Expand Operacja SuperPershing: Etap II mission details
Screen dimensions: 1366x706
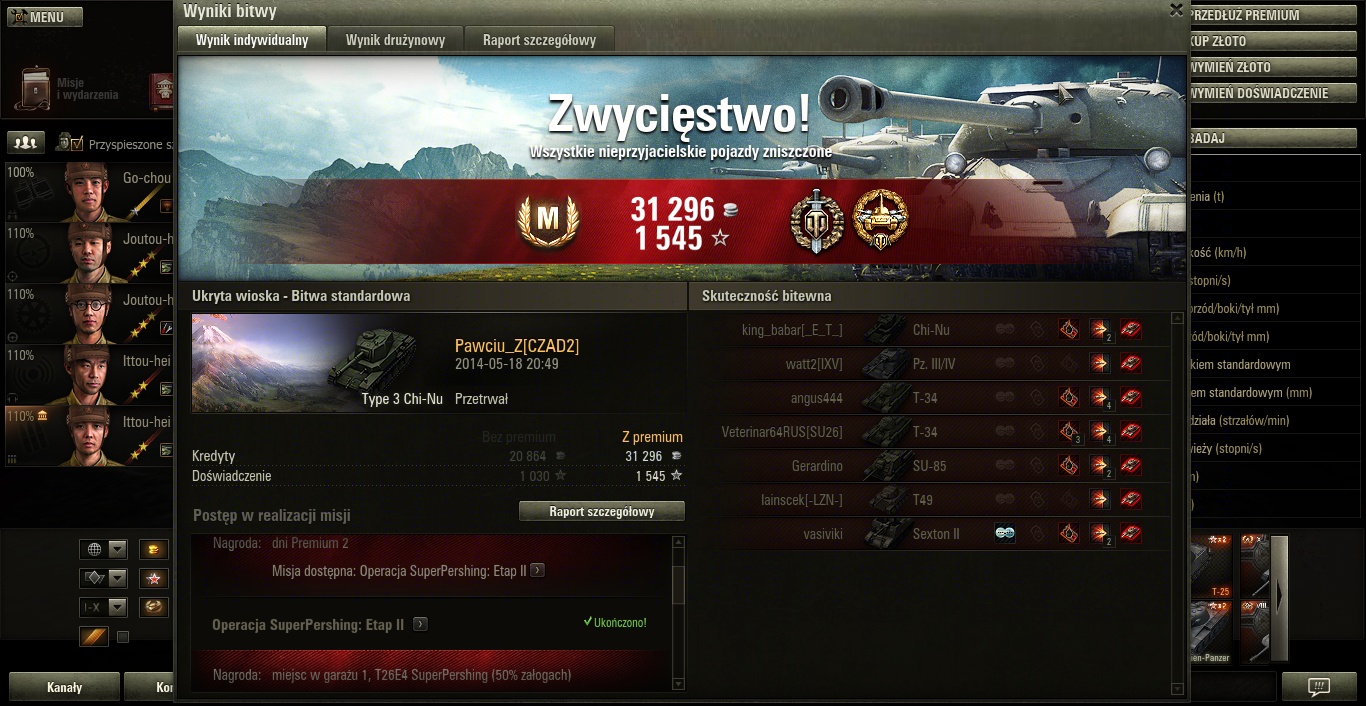click(x=420, y=624)
